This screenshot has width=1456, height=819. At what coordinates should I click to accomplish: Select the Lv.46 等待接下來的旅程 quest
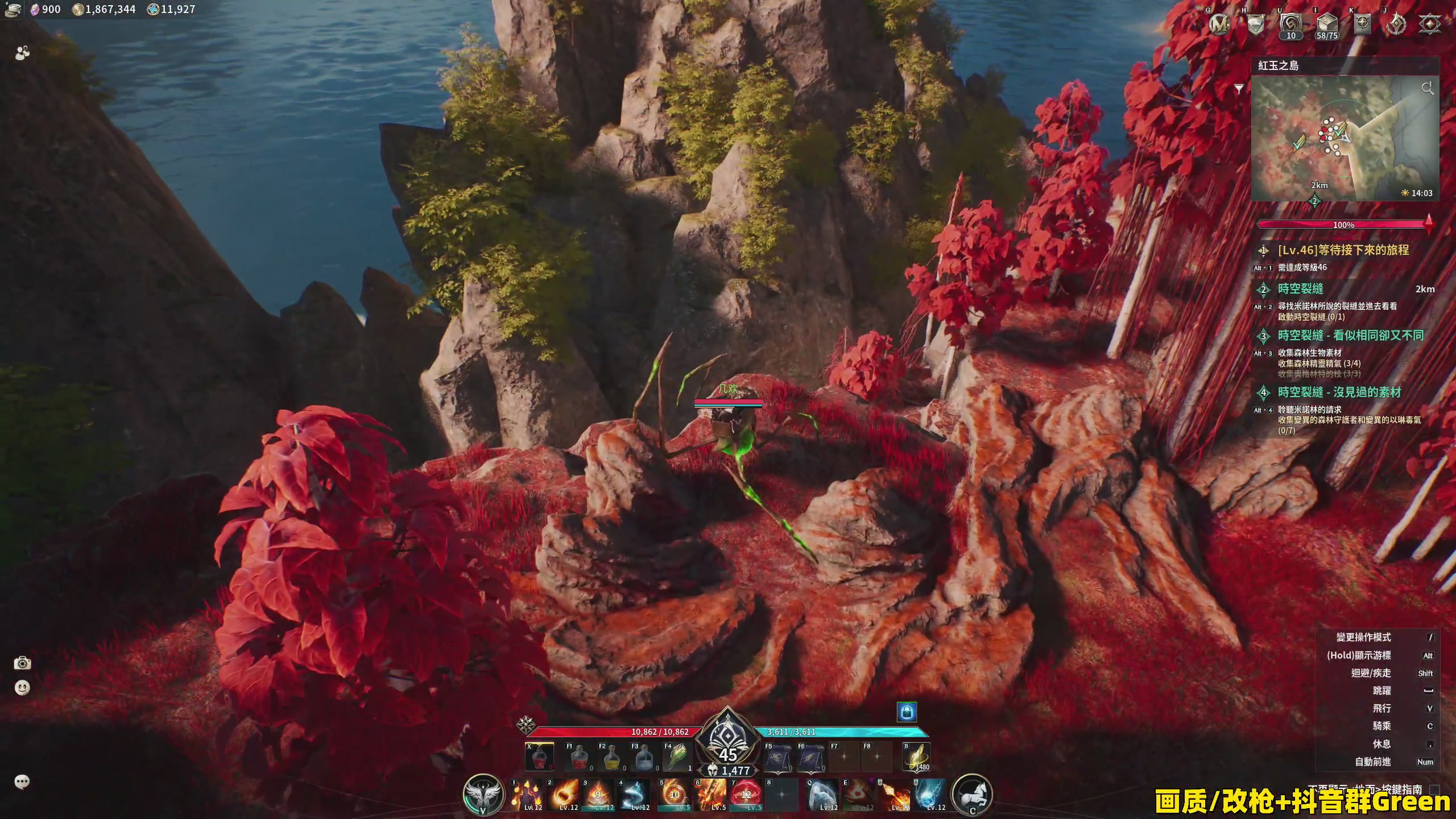tap(1343, 250)
